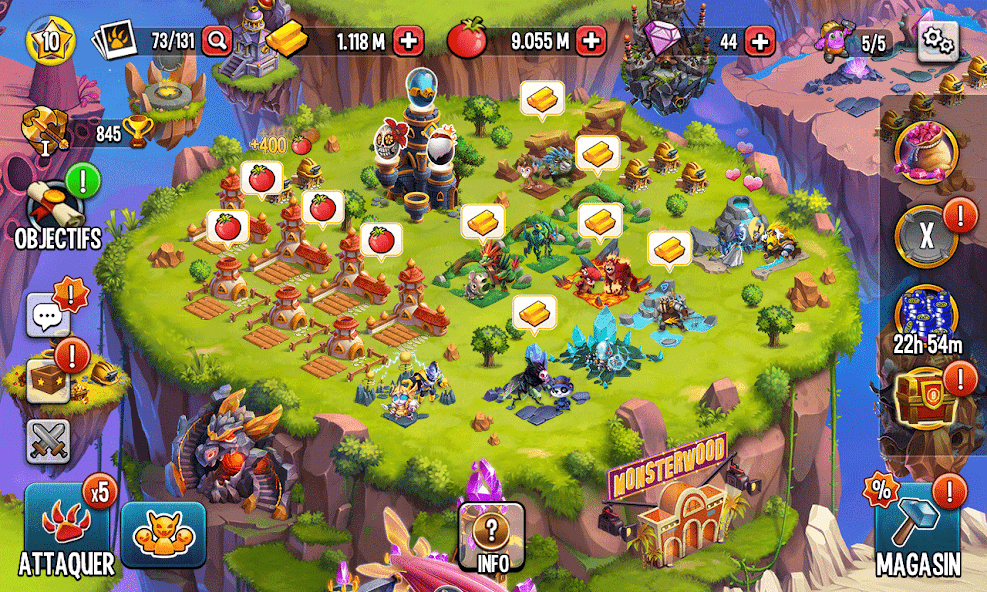987x592 pixels.
Task: Add more gold with the plus button
Action: pos(409,41)
